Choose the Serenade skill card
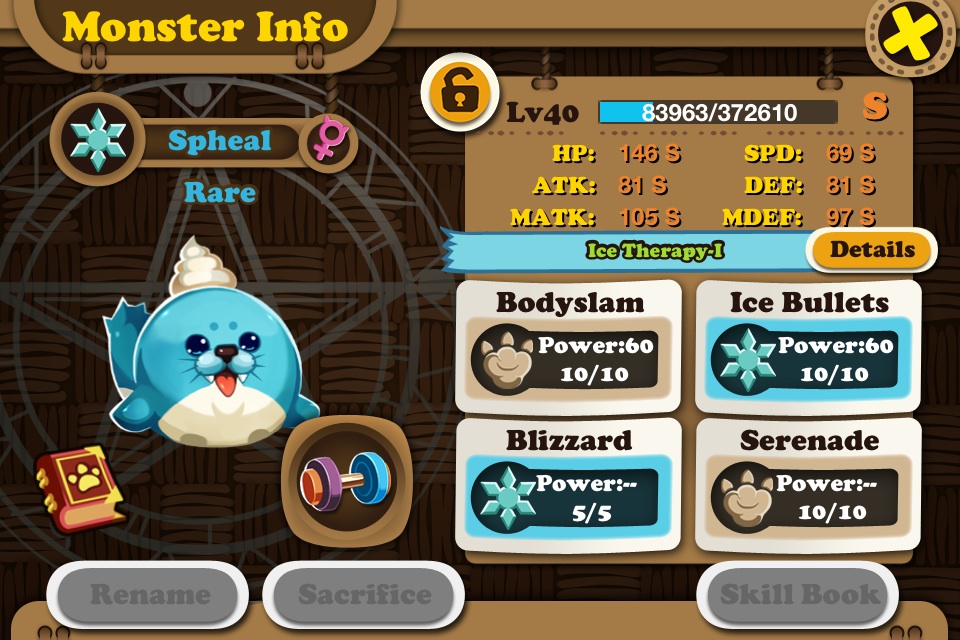Image resolution: width=960 pixels, height=640 pixels. tap(808, 485)
